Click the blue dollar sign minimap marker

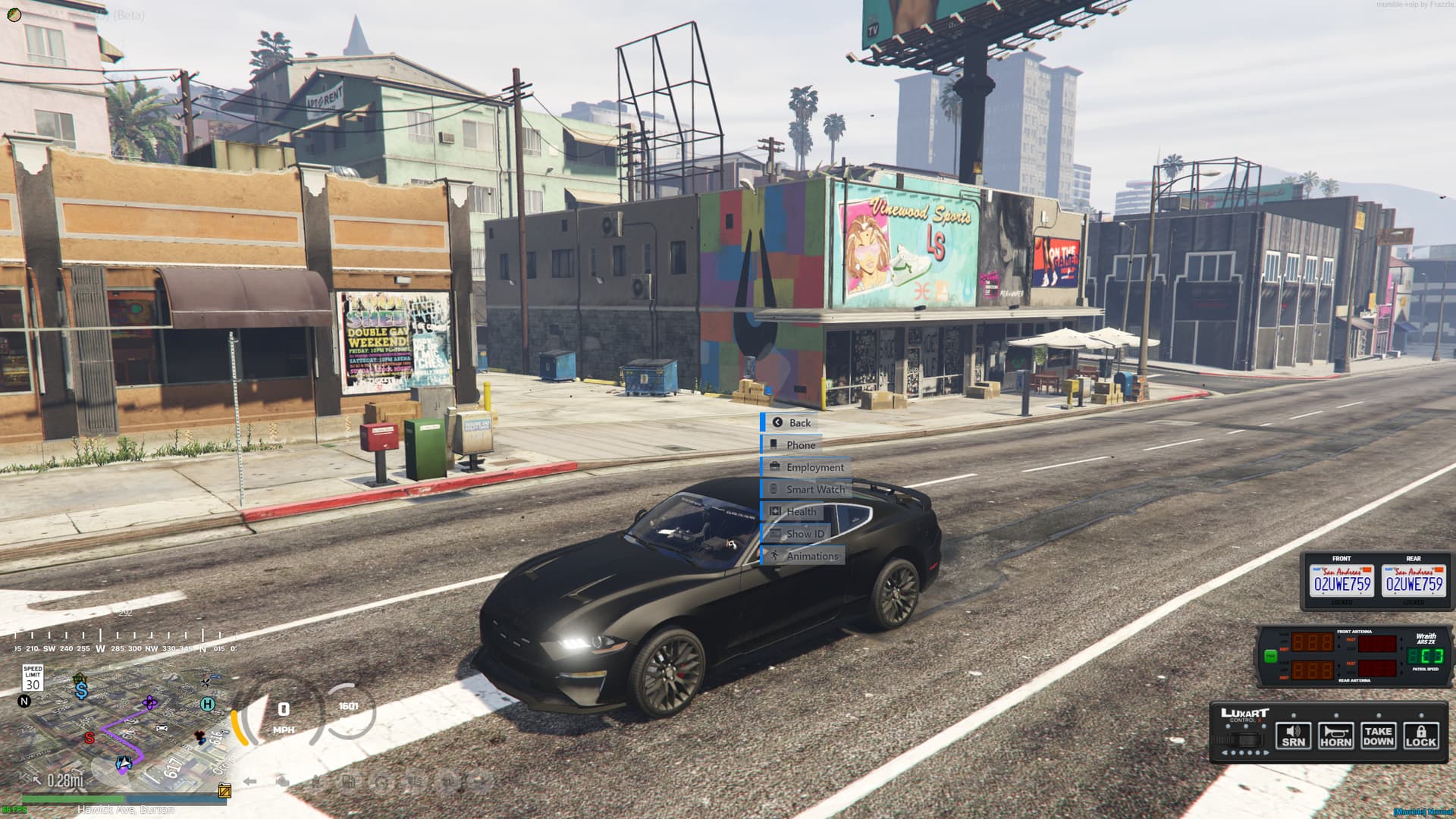[81, 690]
